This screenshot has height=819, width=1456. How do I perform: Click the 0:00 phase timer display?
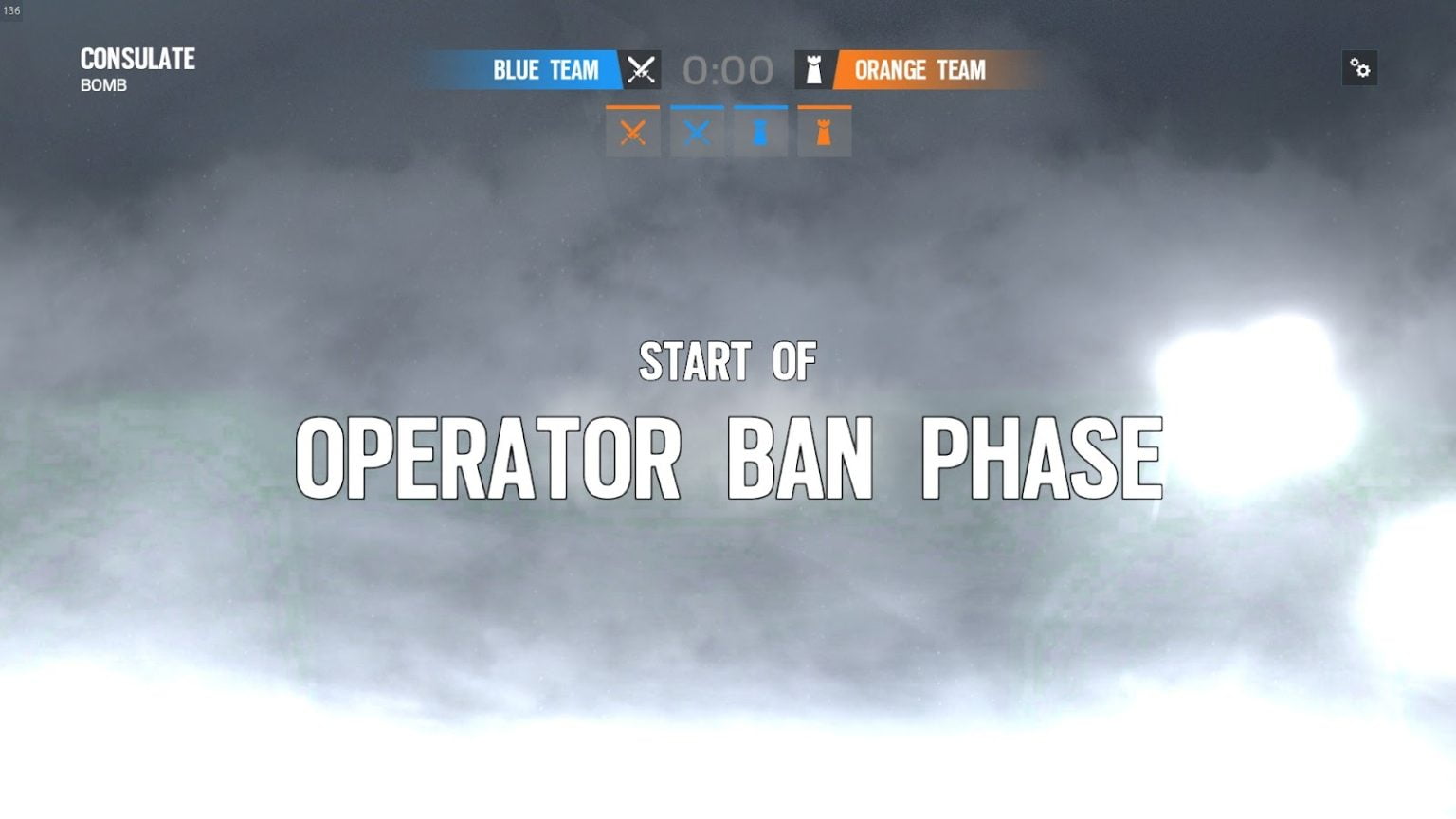click(x=728, y=68)
